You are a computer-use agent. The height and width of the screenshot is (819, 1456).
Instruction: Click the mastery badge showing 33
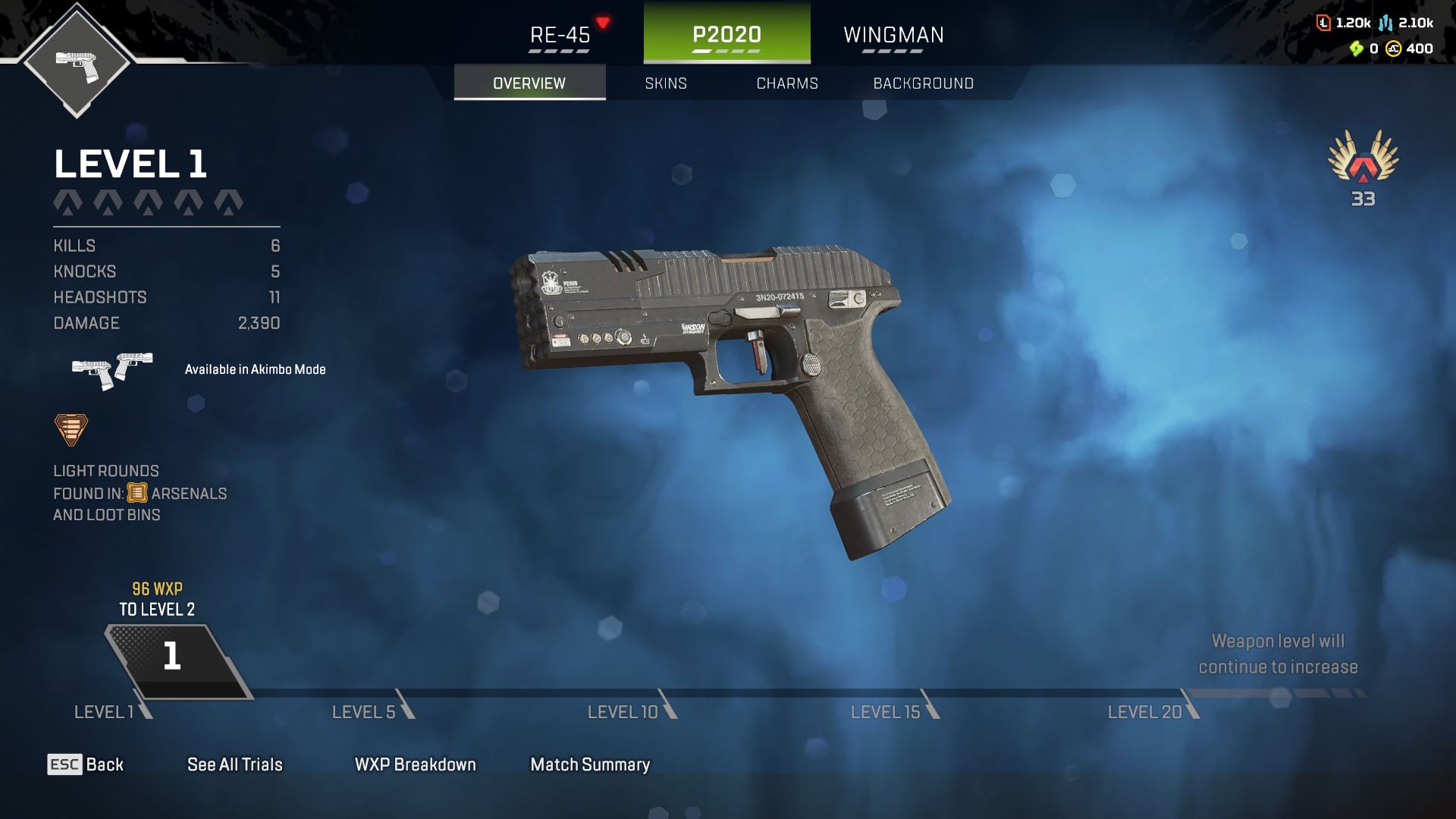point(1363,167)
